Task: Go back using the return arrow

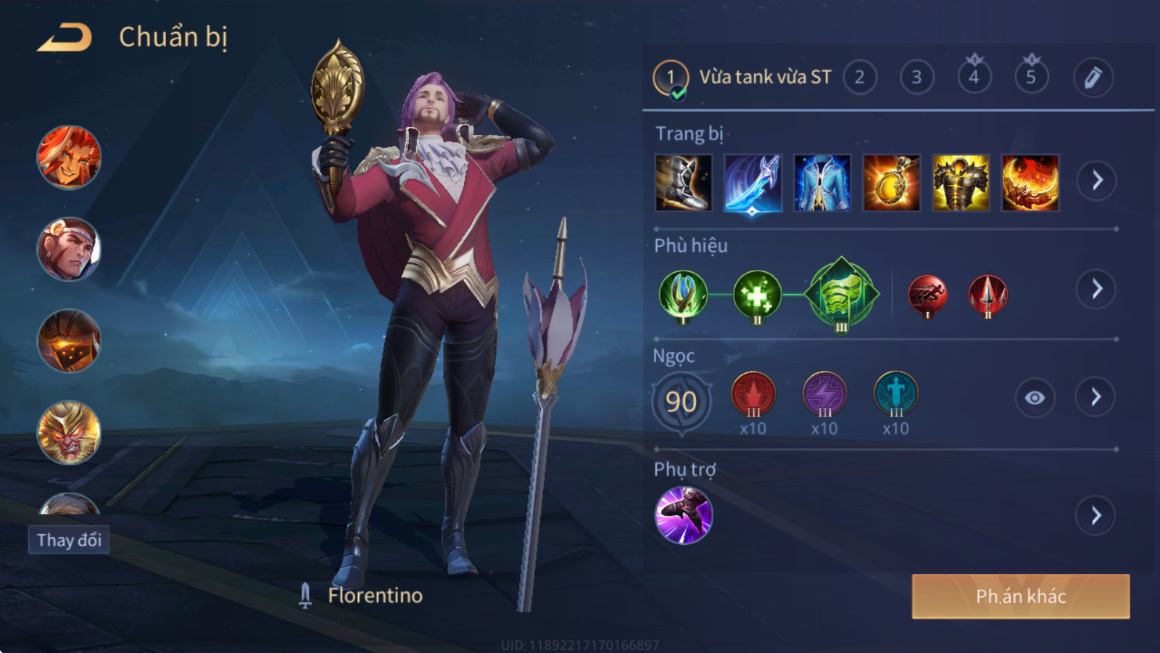Action: click(64, 38)
